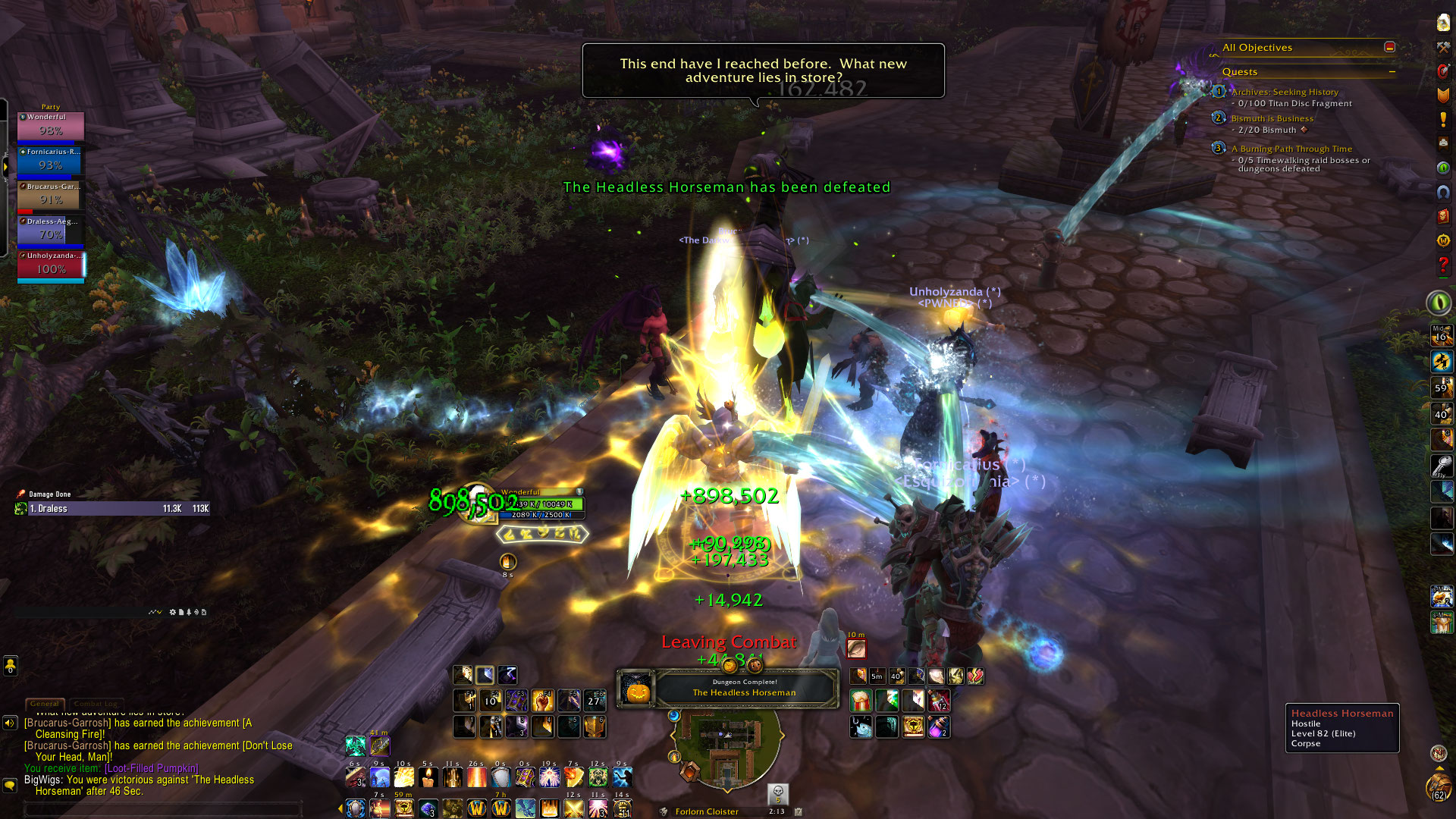The width and height of the screenshot is (1456, 819).
Task: Use the golden fist ability icon
Action: pyautogui.click(x=542, y=700)
